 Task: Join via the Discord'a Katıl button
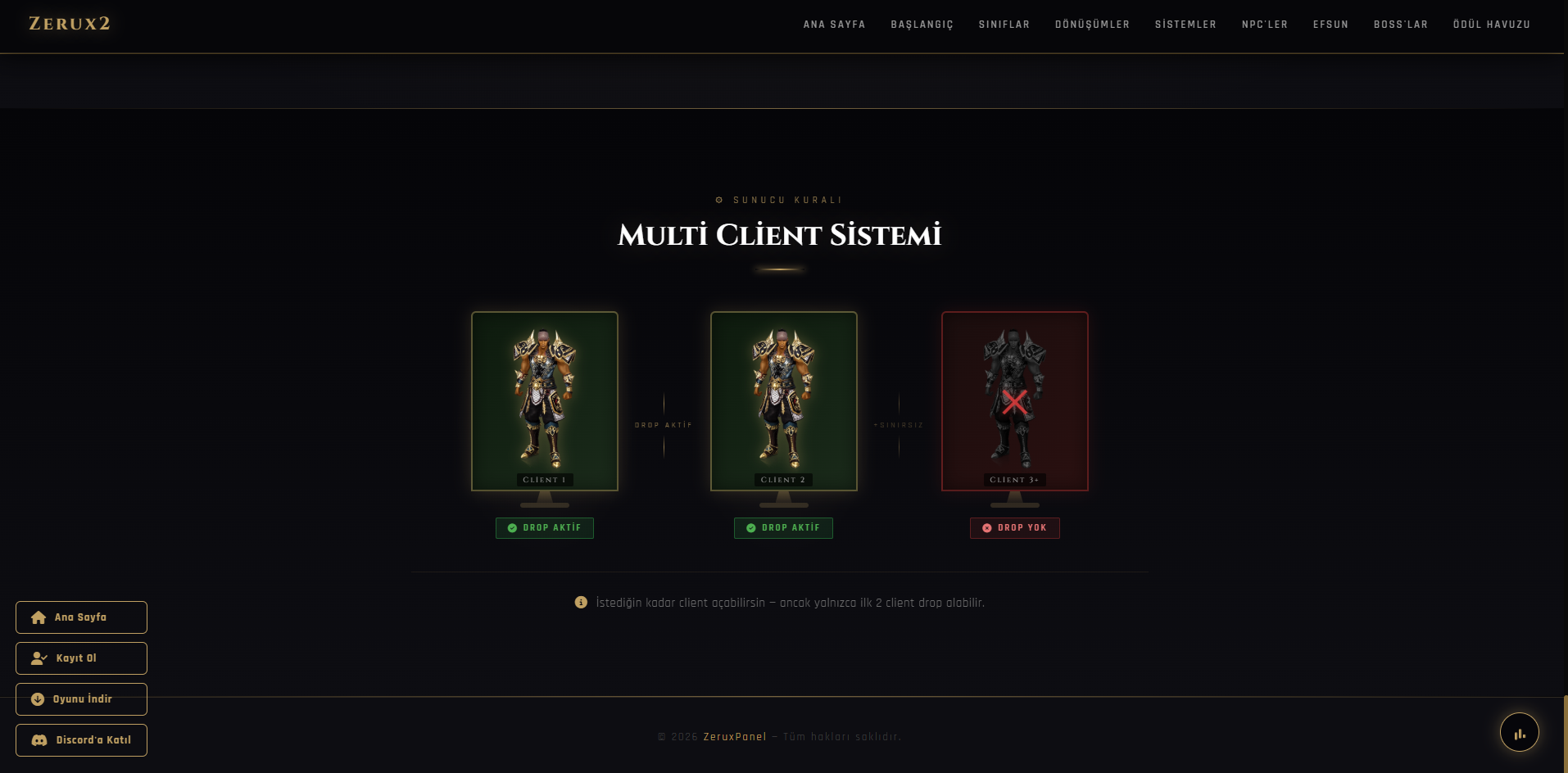(81, 740)
